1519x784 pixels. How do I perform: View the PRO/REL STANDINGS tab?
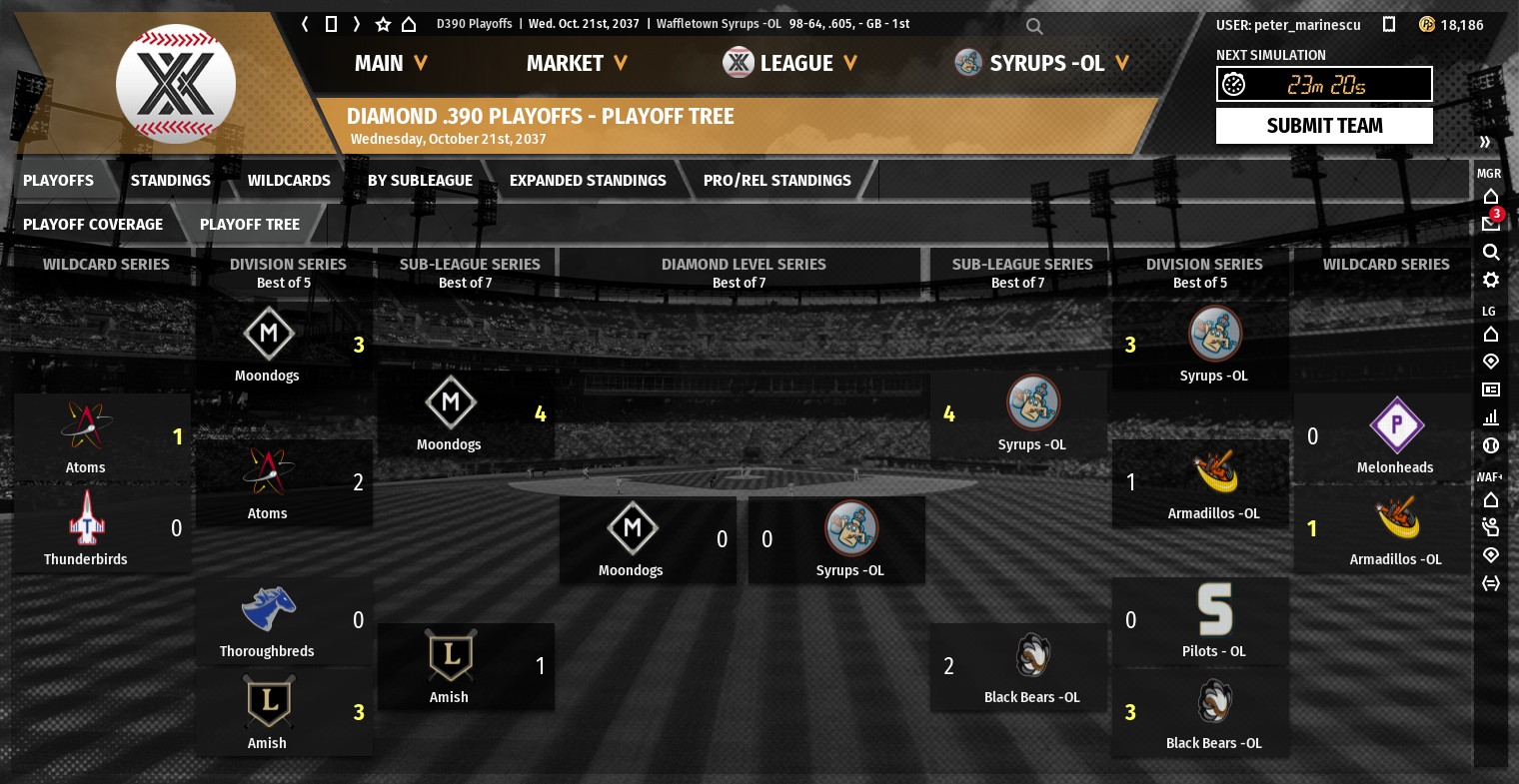[x=776, y=181]
